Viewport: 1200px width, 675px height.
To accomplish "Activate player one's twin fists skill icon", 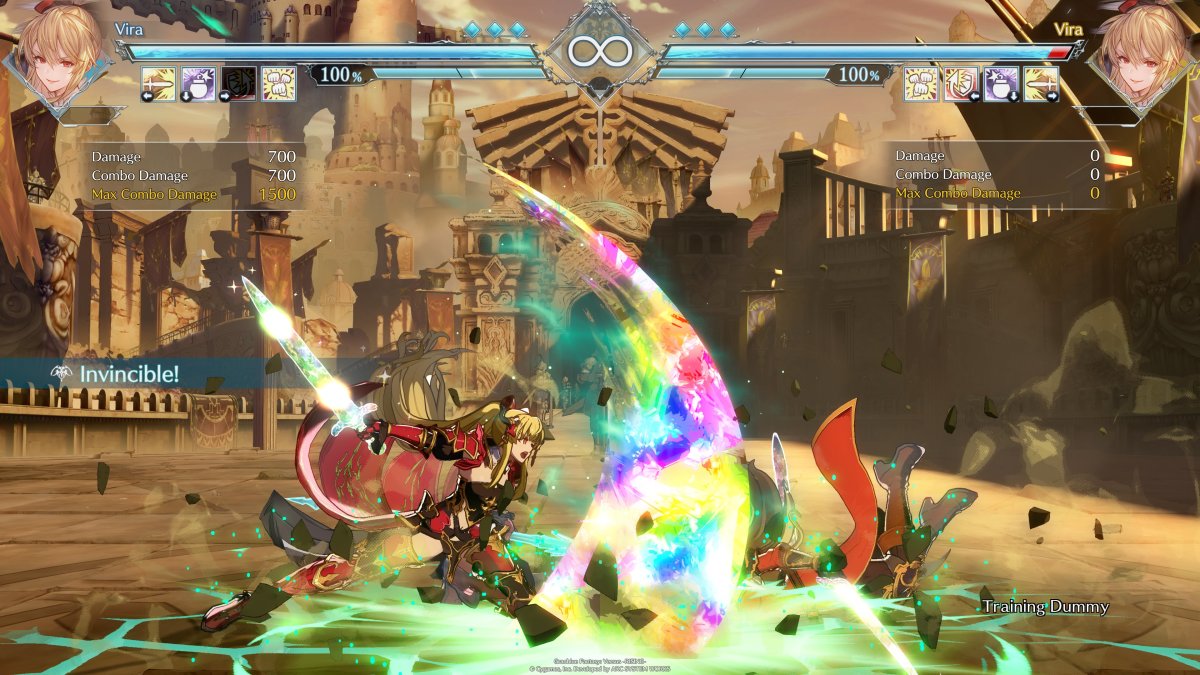I will click(278, 84).
